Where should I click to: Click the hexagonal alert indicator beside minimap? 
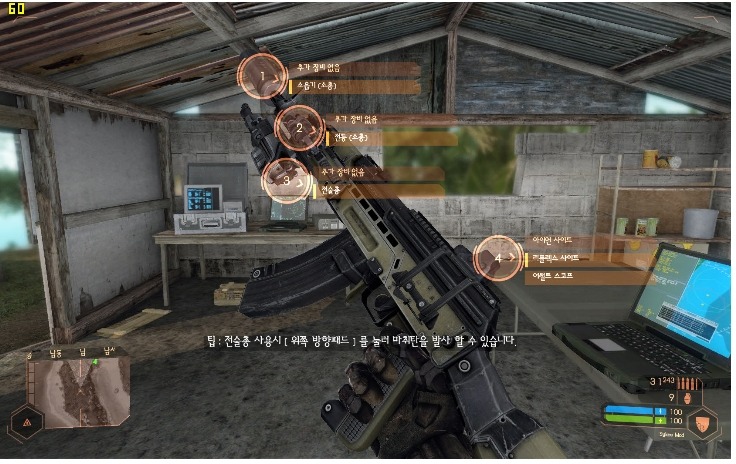(25, 422)
